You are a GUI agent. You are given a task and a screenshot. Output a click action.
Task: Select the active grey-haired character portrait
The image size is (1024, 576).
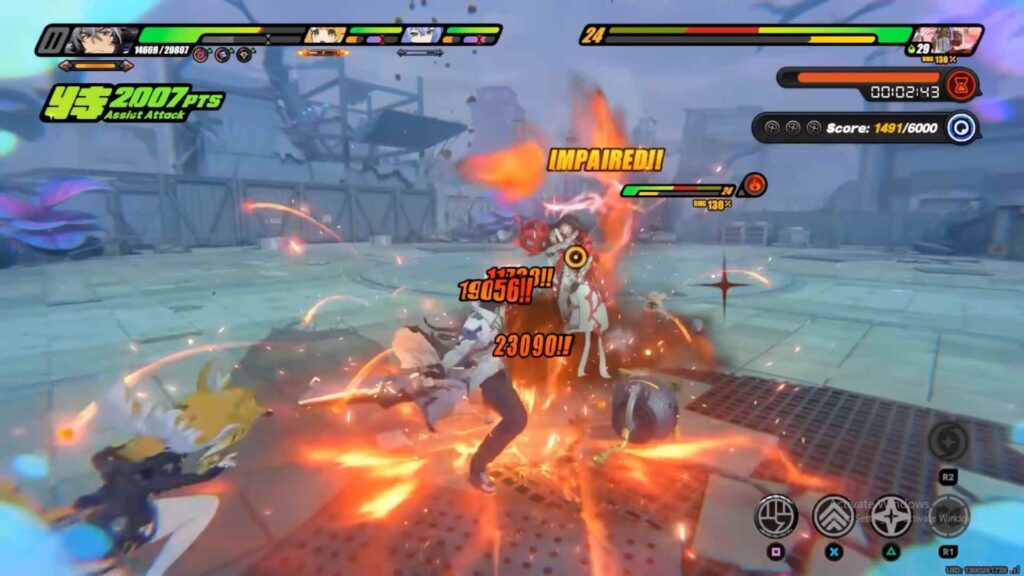100,40
